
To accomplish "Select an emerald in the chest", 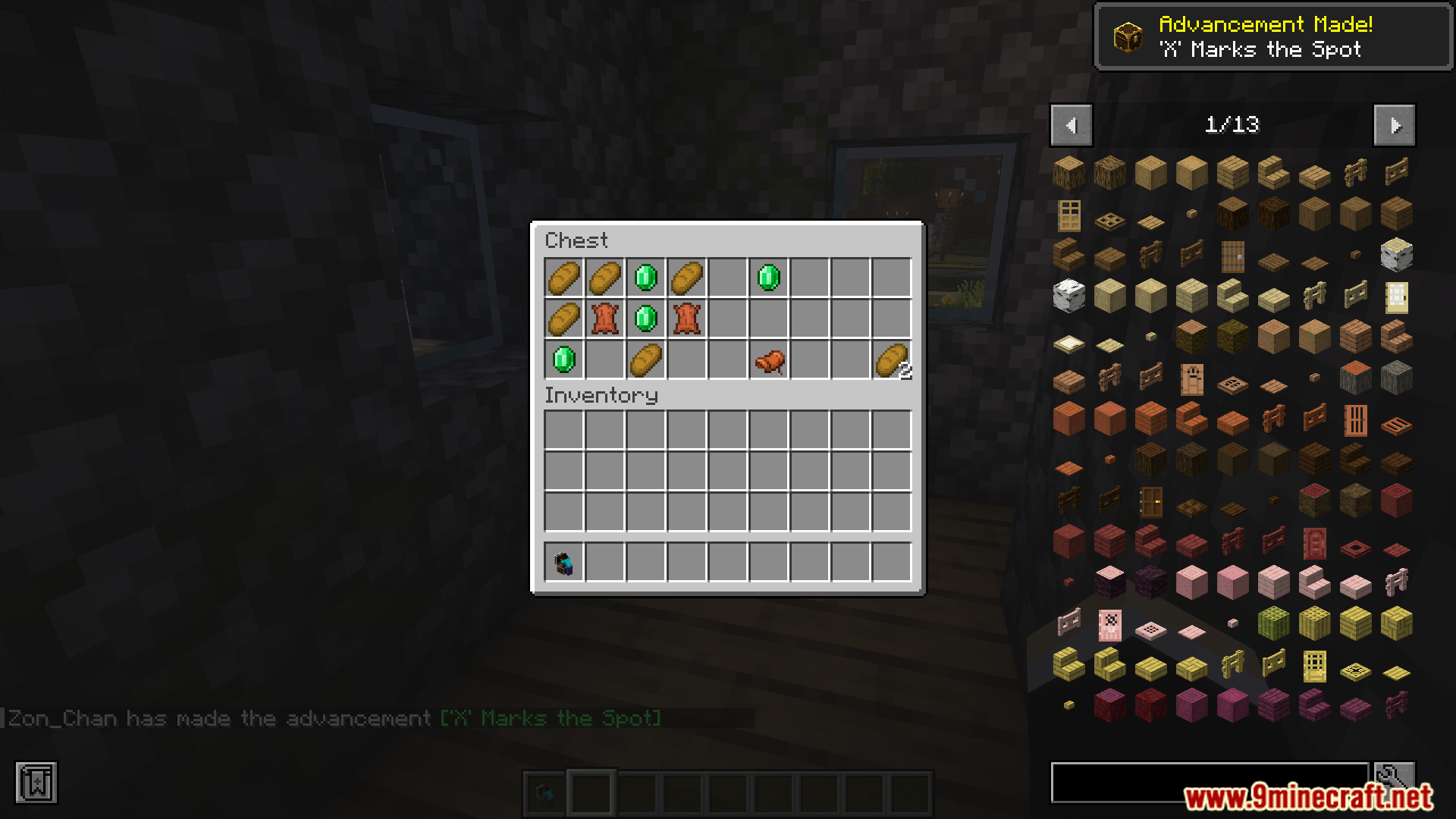I will pyautogui.click(x=645, y=278).
